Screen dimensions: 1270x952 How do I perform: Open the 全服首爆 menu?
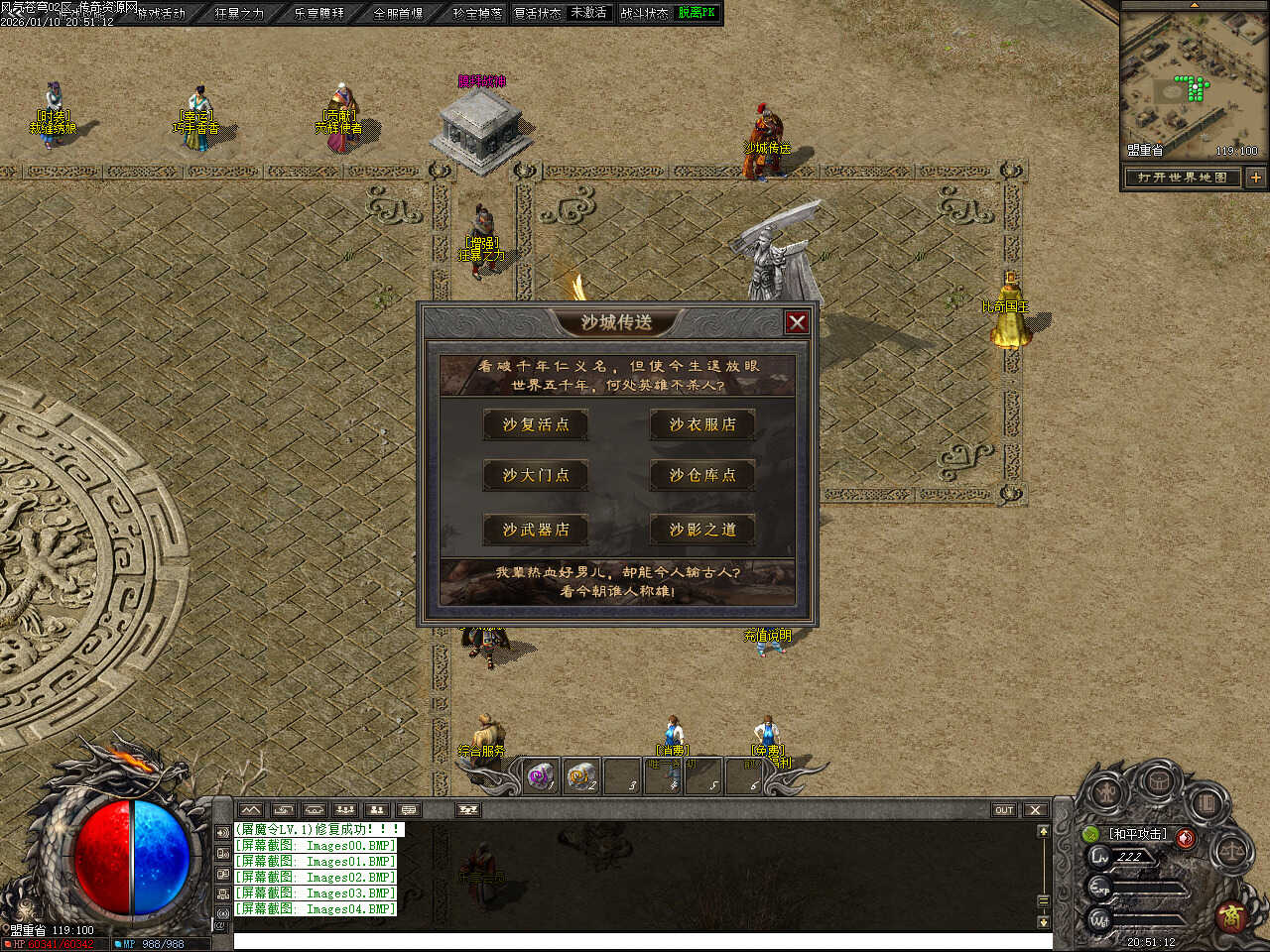(398, 13)
